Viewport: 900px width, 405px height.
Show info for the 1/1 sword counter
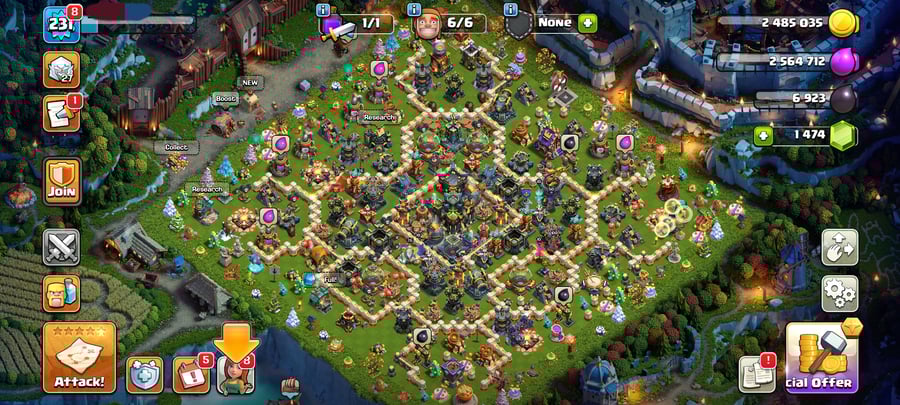click(323, 10)
